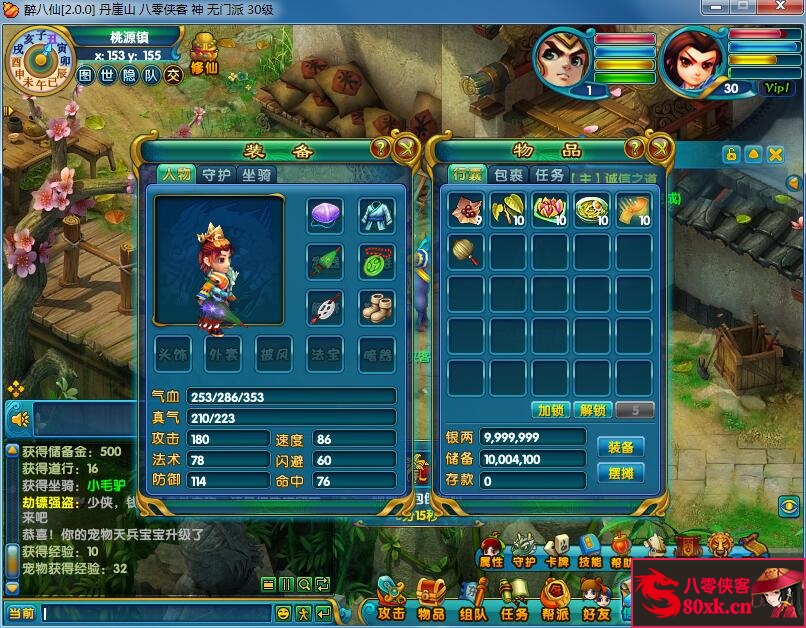Image resolution: width=806 pixels, height=628 pixels.
Task: Show the 任务 items tab in inventory
Action: tap(549, 175)
